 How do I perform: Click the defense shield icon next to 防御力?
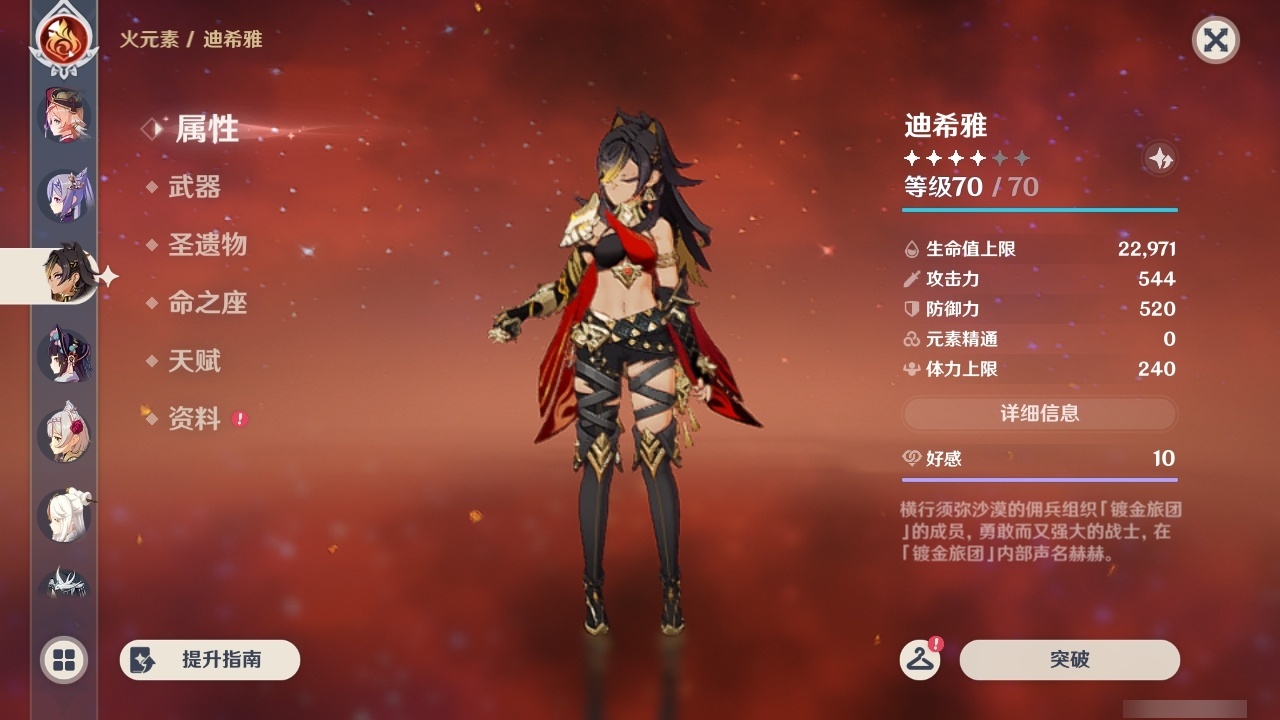(911, 309)
